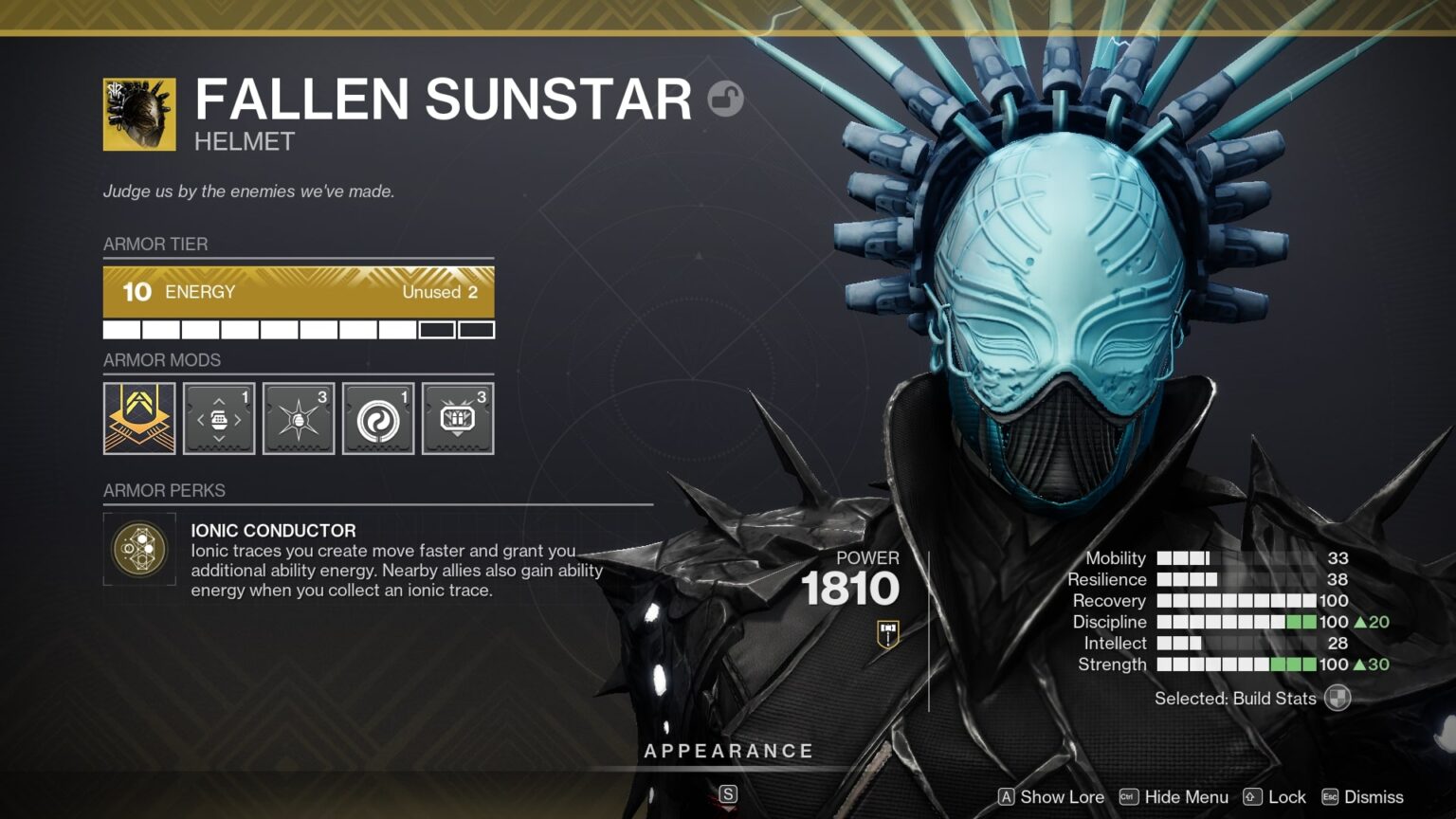Select the grenade kickstart mod with arrow icons

pos(219,418)
